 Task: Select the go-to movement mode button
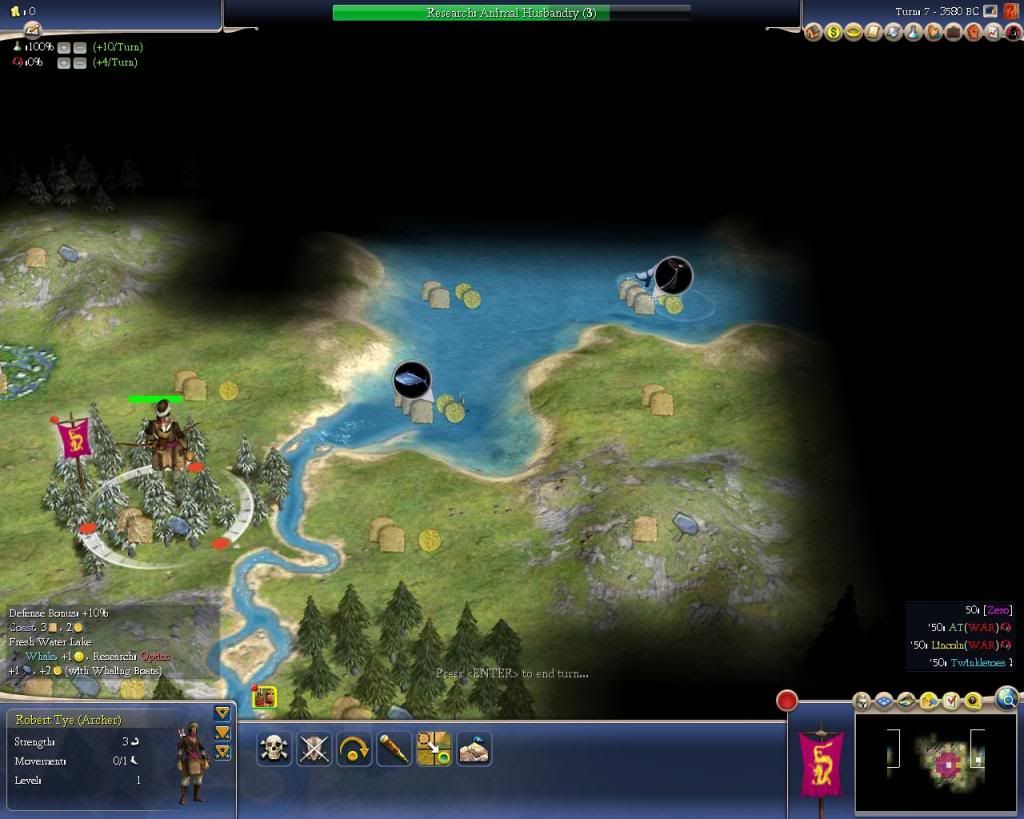[434, 749]
